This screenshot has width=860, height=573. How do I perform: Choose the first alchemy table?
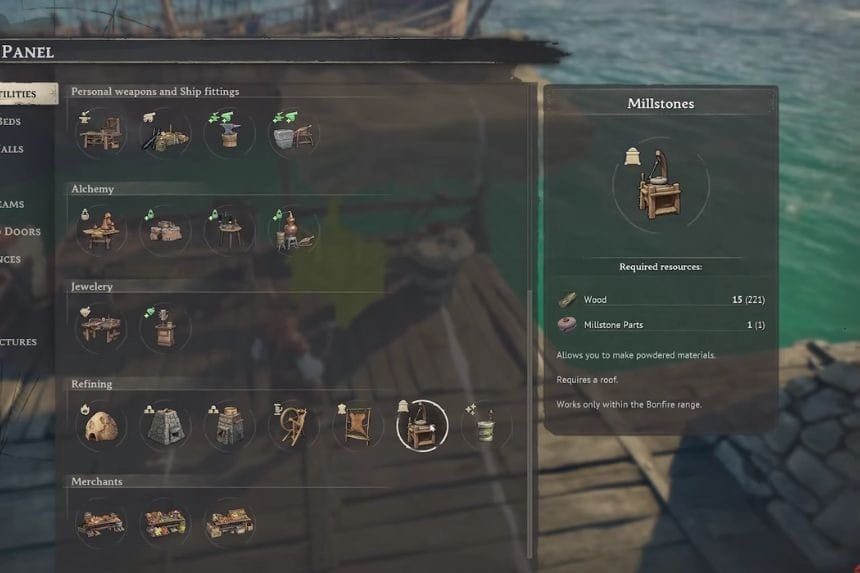101,229
